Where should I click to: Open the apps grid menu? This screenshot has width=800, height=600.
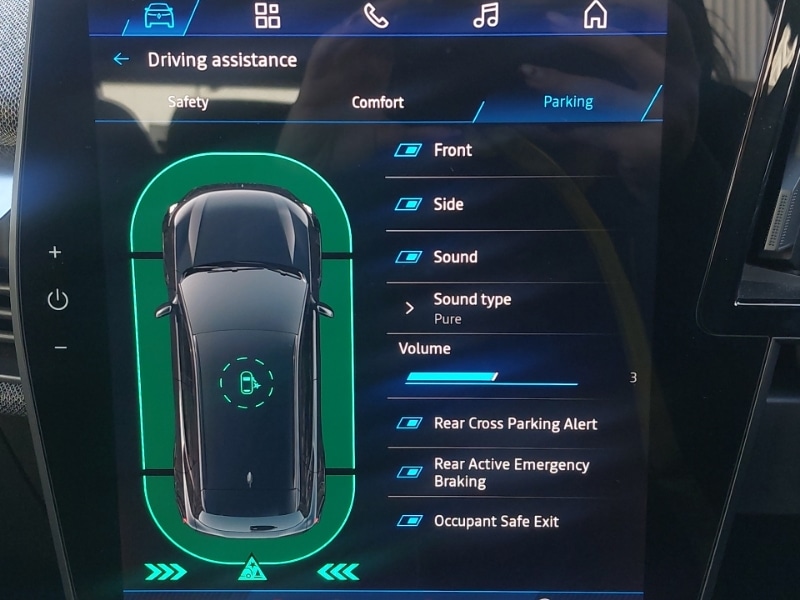click(267, 15)
